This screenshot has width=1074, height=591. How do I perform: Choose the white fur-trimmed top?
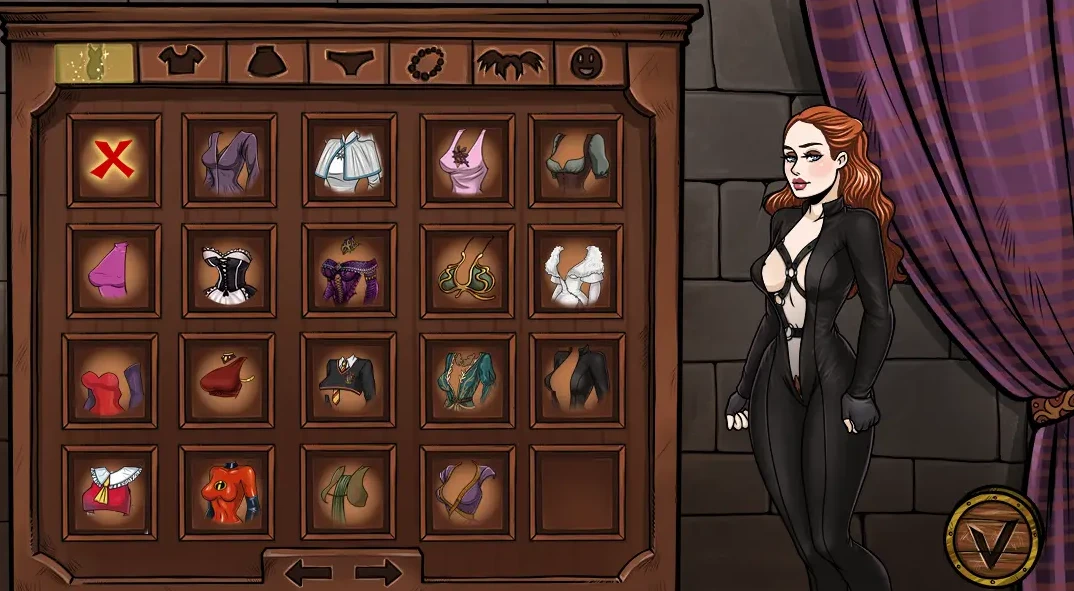click(x=575, y=271)
